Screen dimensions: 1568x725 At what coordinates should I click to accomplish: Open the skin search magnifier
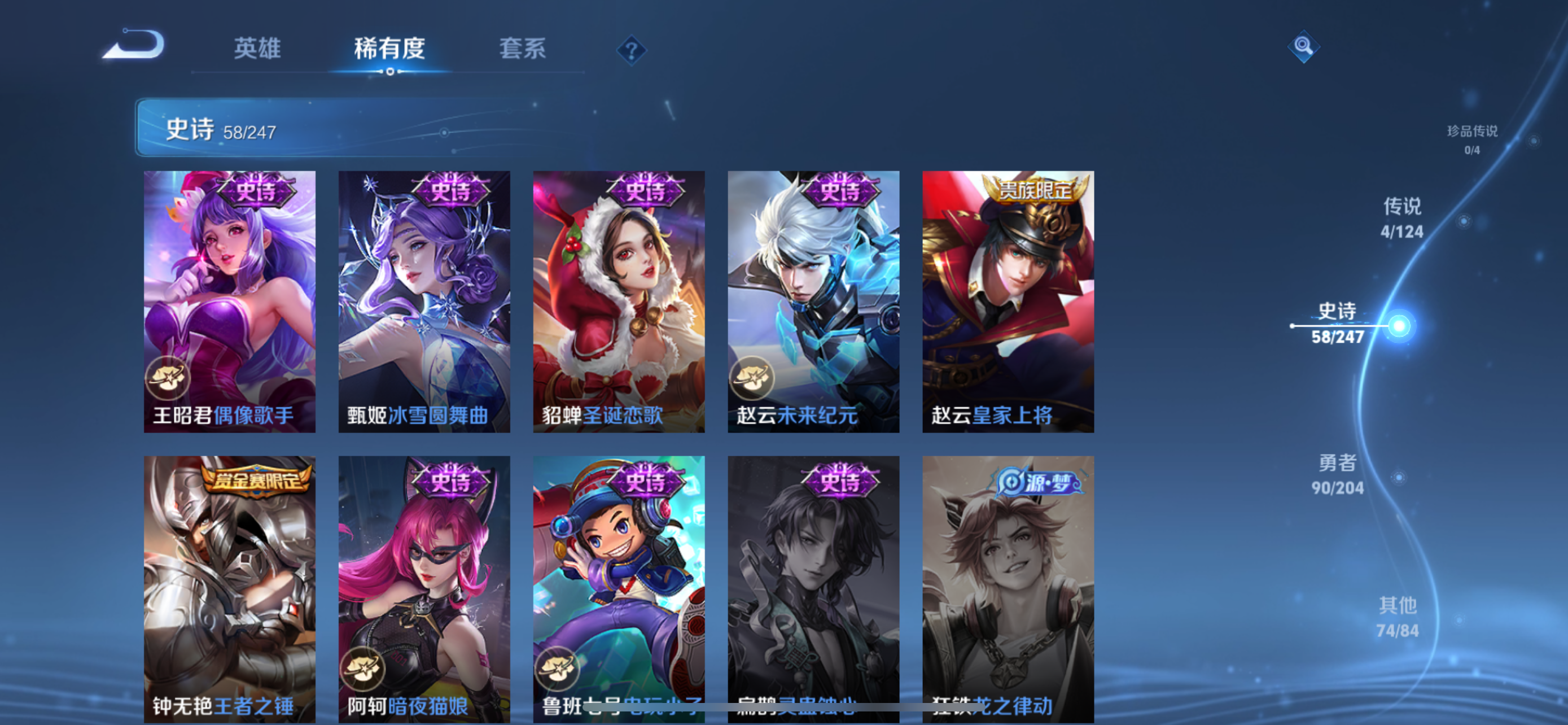[1303, 46]
